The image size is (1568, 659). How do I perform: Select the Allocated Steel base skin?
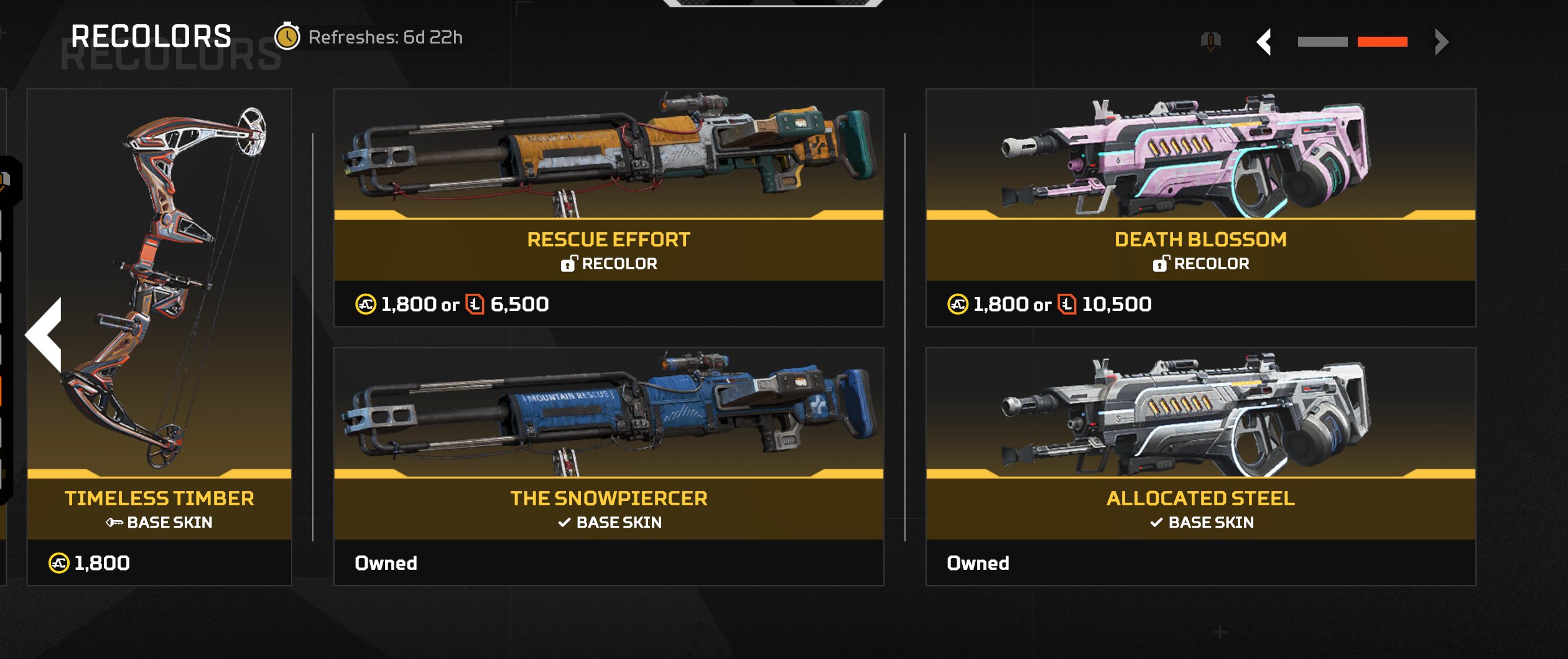point(1200,466)
